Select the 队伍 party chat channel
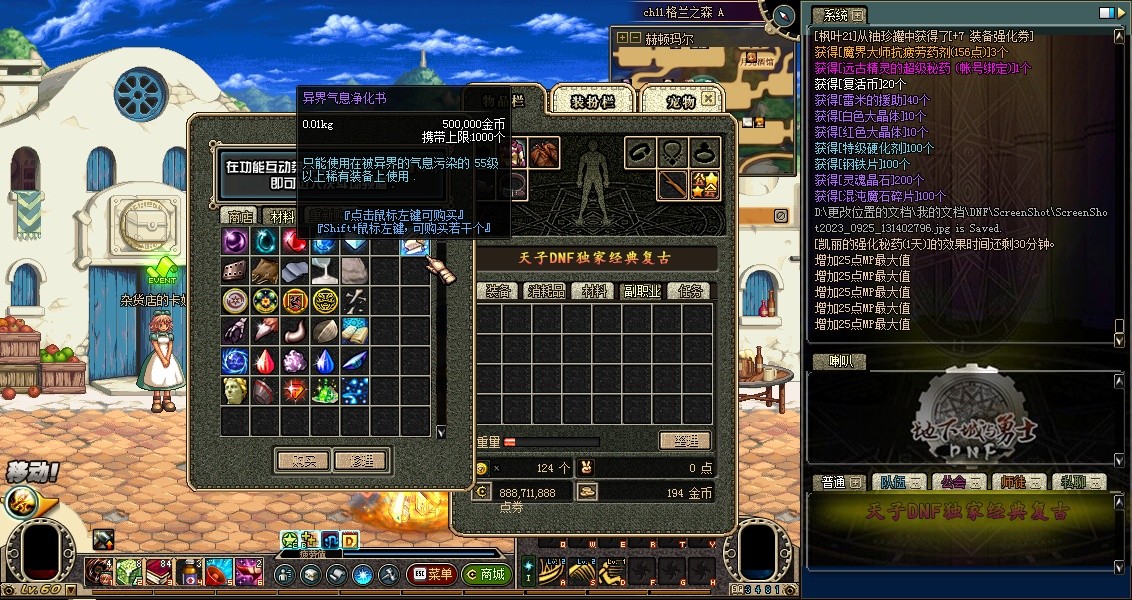The image size is (1132, 600). click(x=893, y=482)
